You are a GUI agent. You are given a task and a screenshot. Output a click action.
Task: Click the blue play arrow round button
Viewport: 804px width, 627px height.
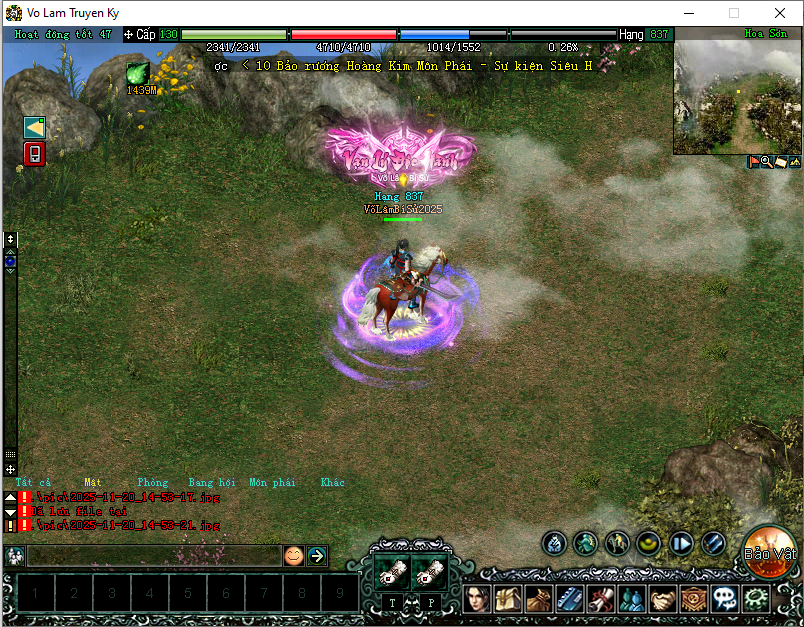(x=682, y=543)
